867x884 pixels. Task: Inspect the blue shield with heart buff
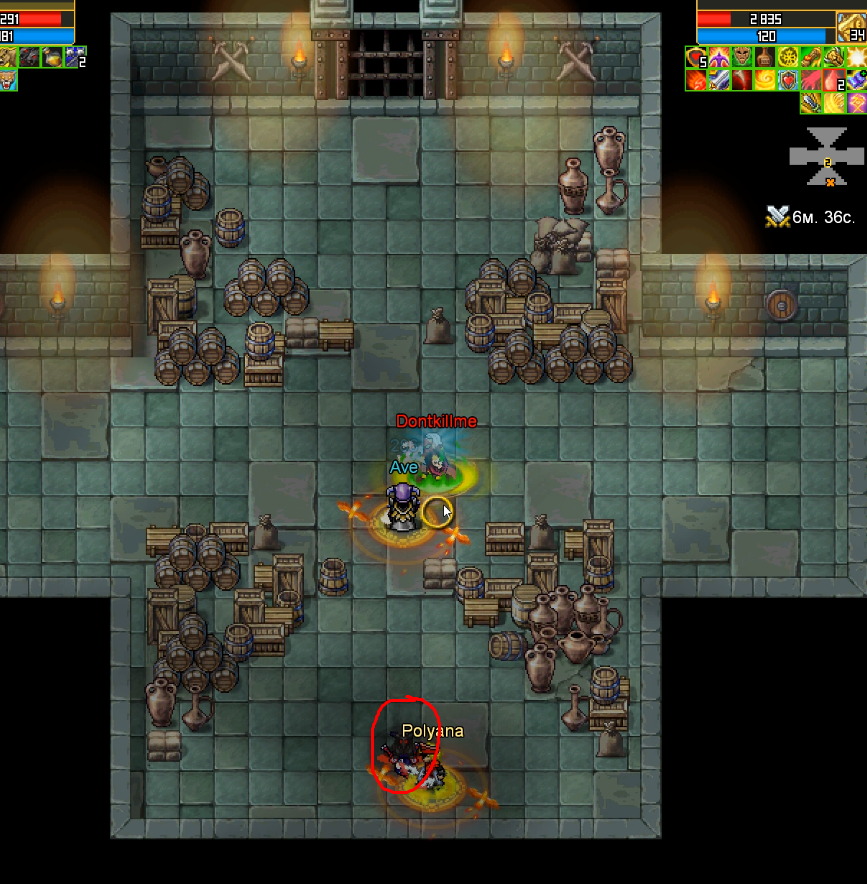coord(787,80)
